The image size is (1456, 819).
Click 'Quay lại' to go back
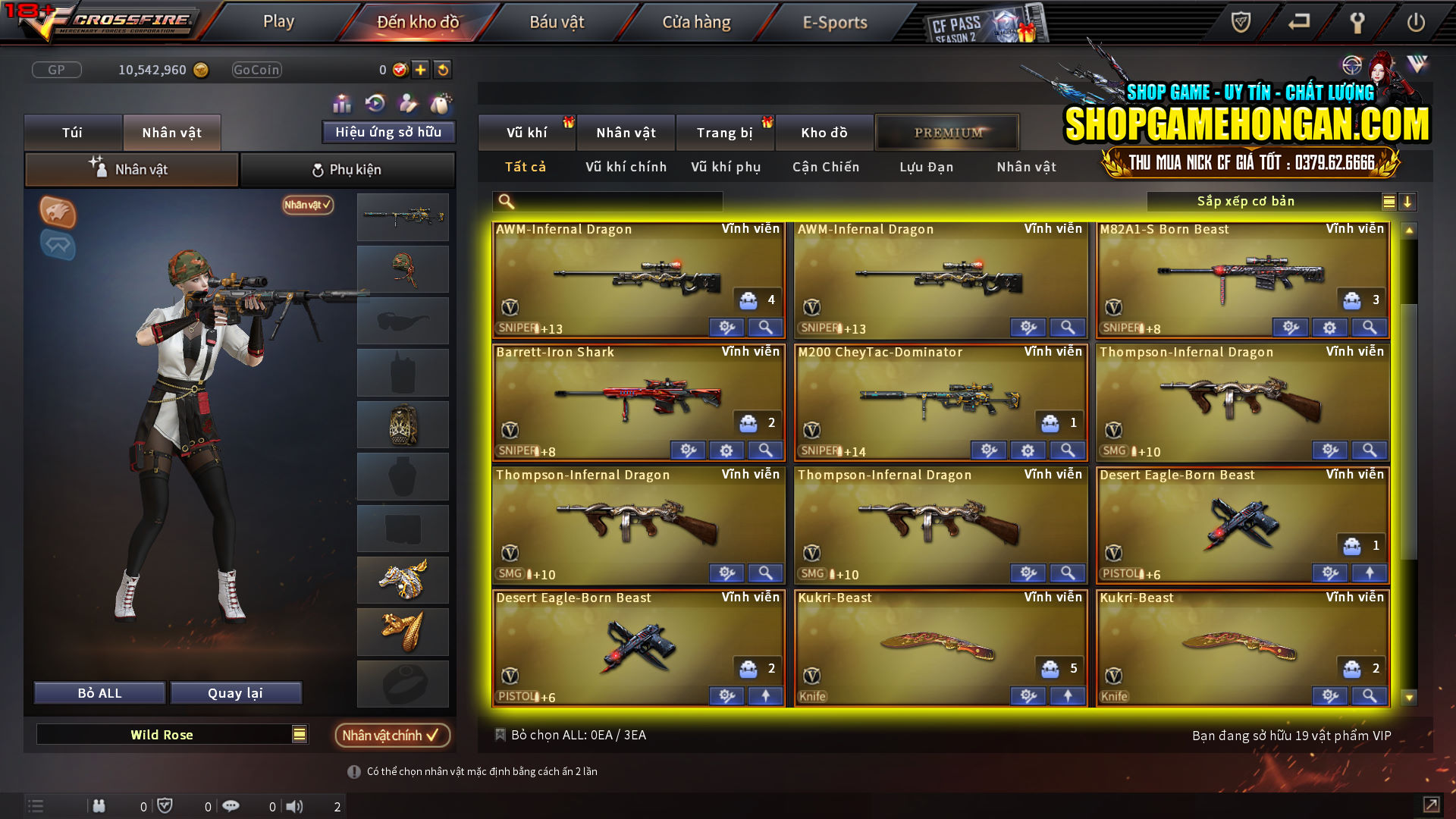point(236,692)
